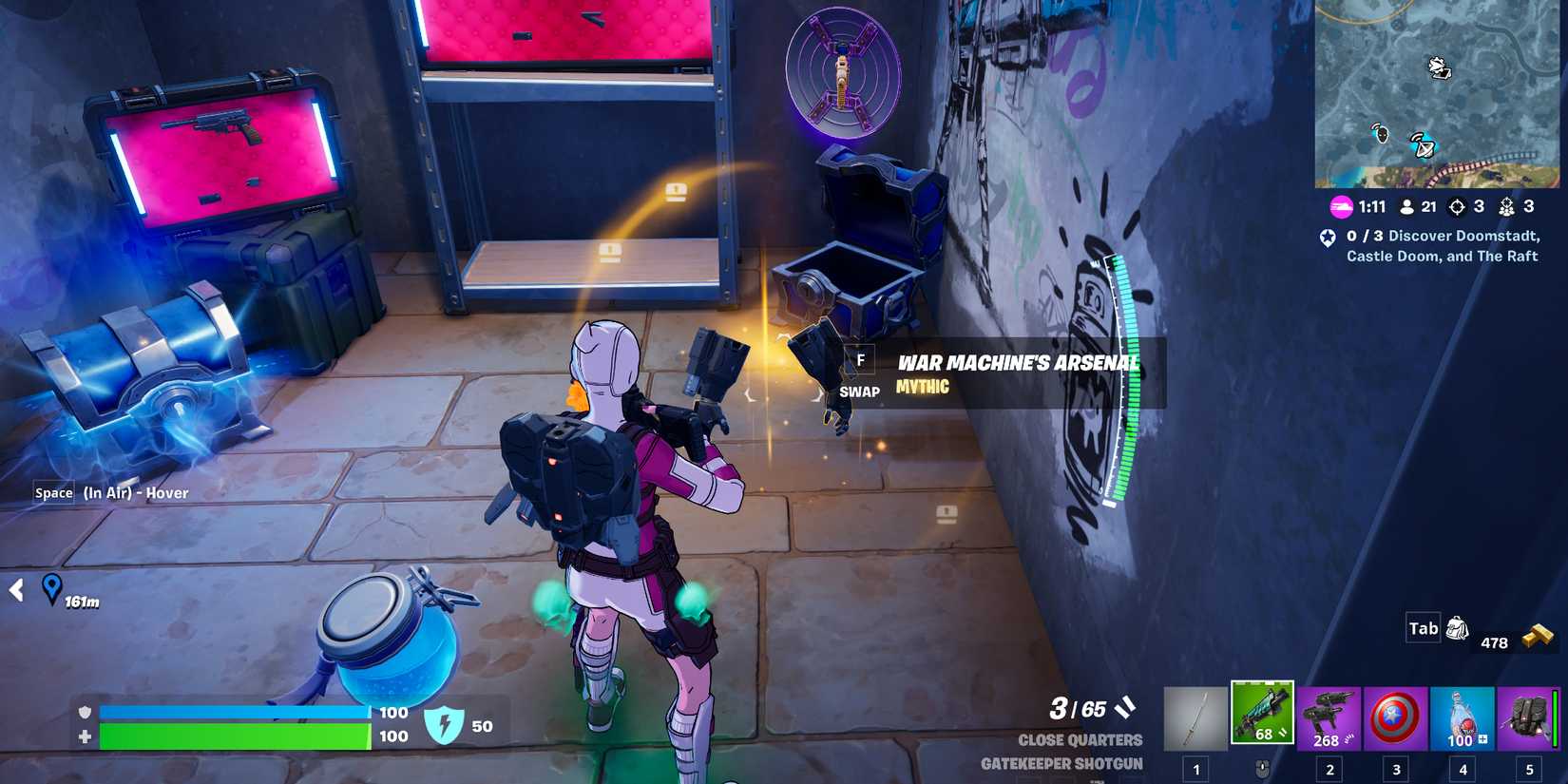Click the eliminations crosshair icon
This screenshot has height=784, width=1568.
[x=1458, y=205]
